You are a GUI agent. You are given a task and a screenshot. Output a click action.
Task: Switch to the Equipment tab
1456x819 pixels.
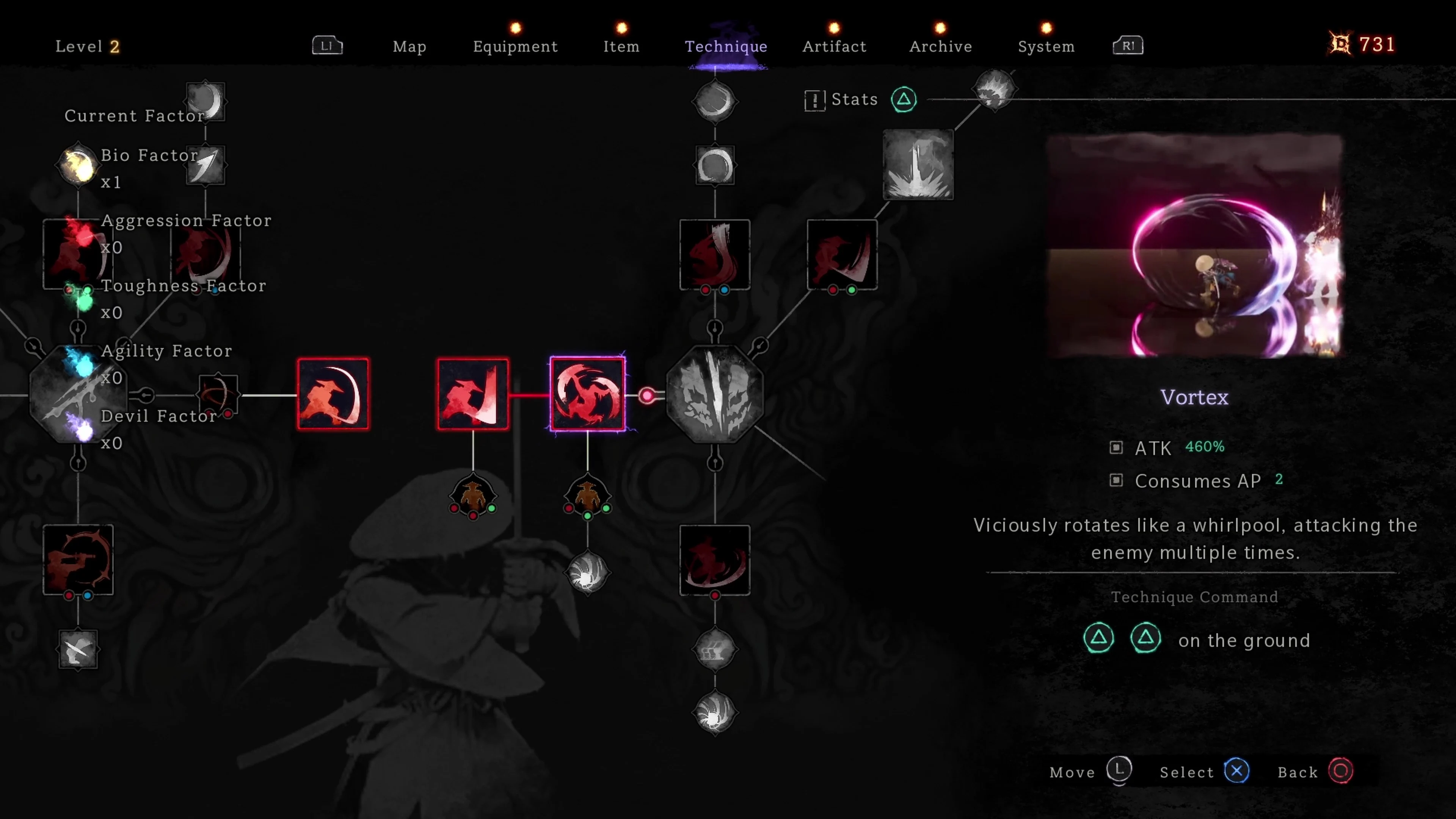click(x=515, y=46)
